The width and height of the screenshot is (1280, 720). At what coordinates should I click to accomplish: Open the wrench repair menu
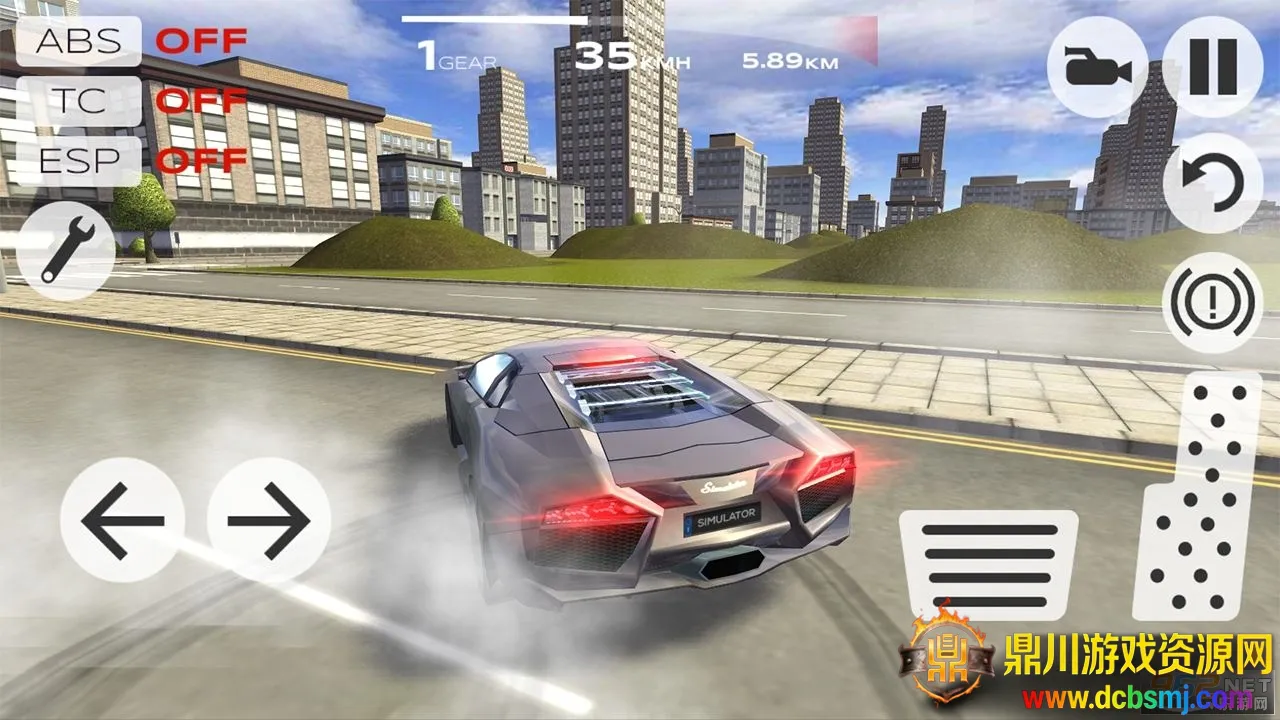66,250
